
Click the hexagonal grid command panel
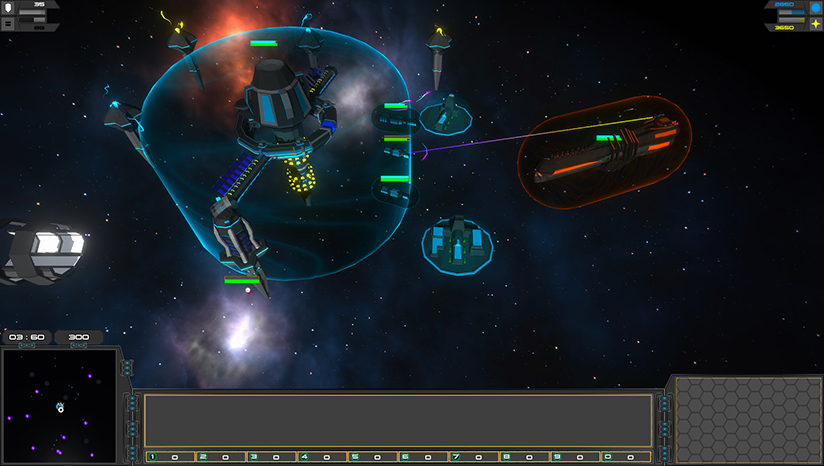(x=746, y=420)
